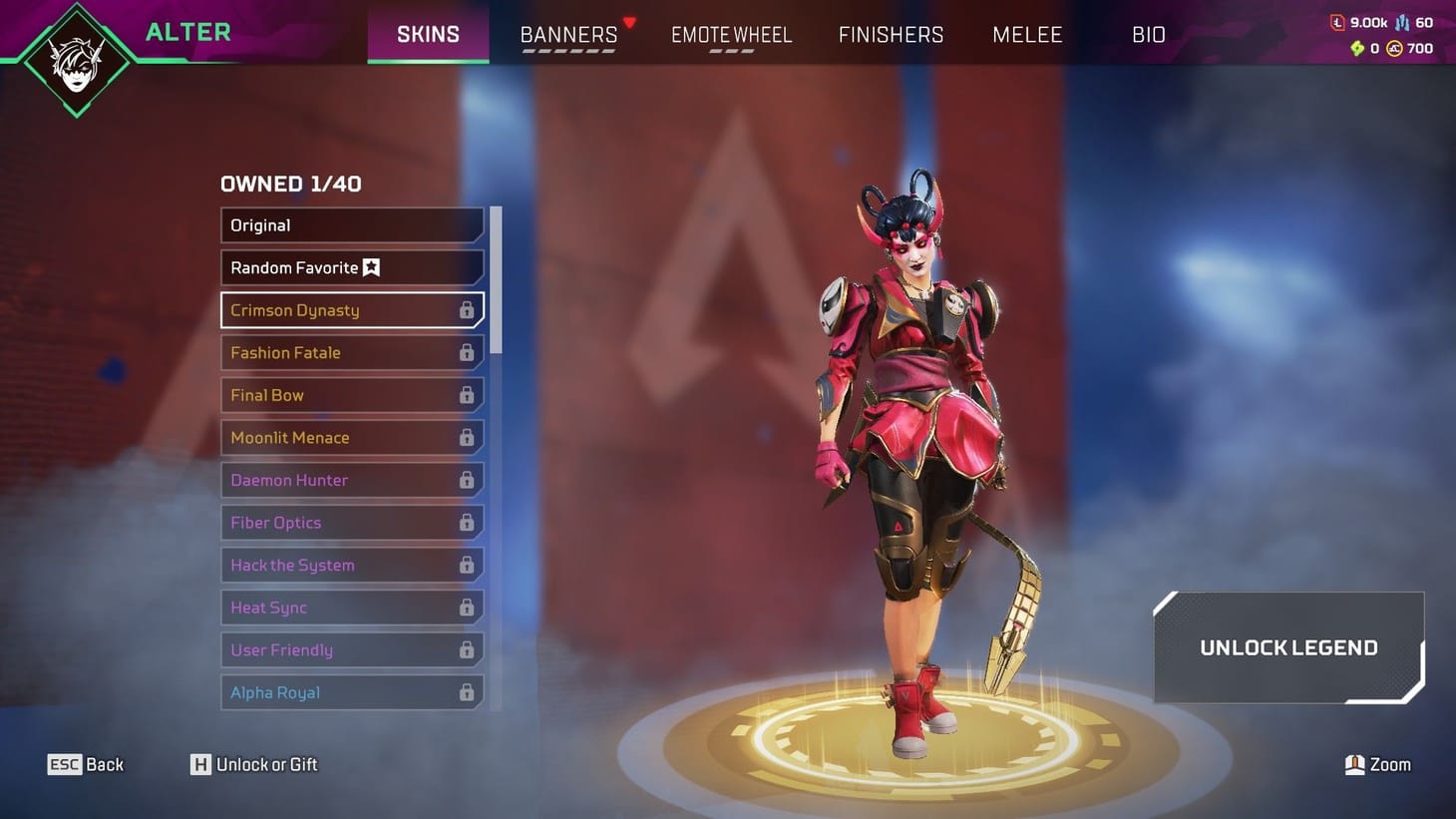Click the lock icon on Crimson Dynasty
Viewport: 1456px width, 819px height.
click(466, 310)
